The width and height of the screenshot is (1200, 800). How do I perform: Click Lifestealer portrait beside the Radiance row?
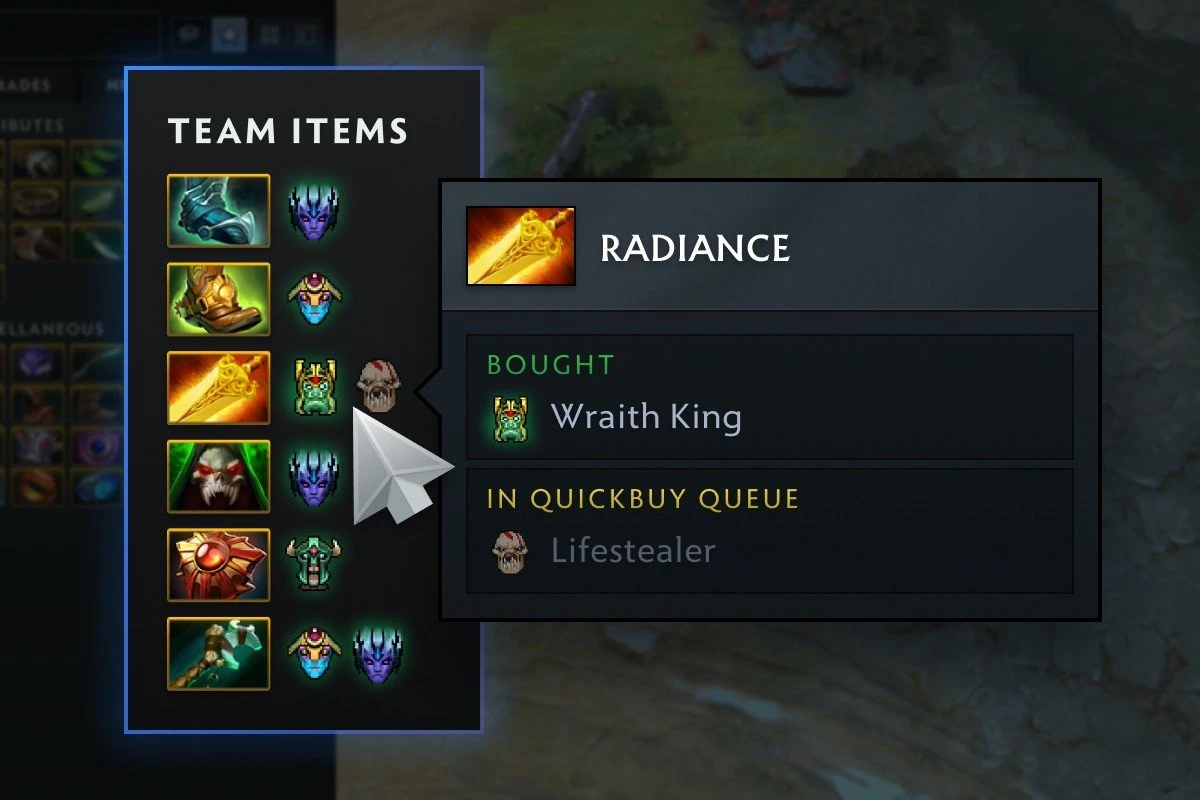click(379, 385)
